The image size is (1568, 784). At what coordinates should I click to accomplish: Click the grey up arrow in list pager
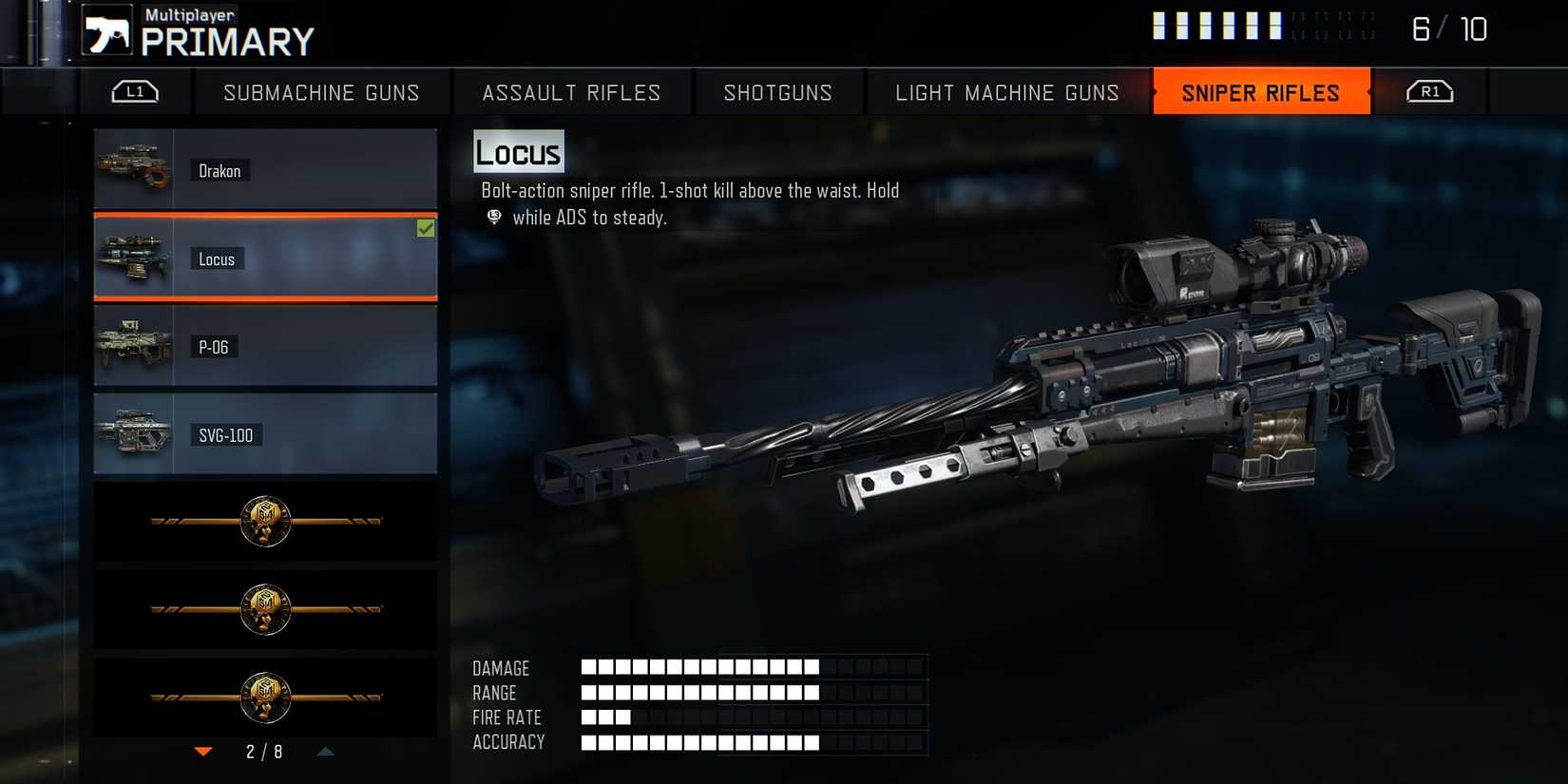pyautogui.click(x=325, y=752)
